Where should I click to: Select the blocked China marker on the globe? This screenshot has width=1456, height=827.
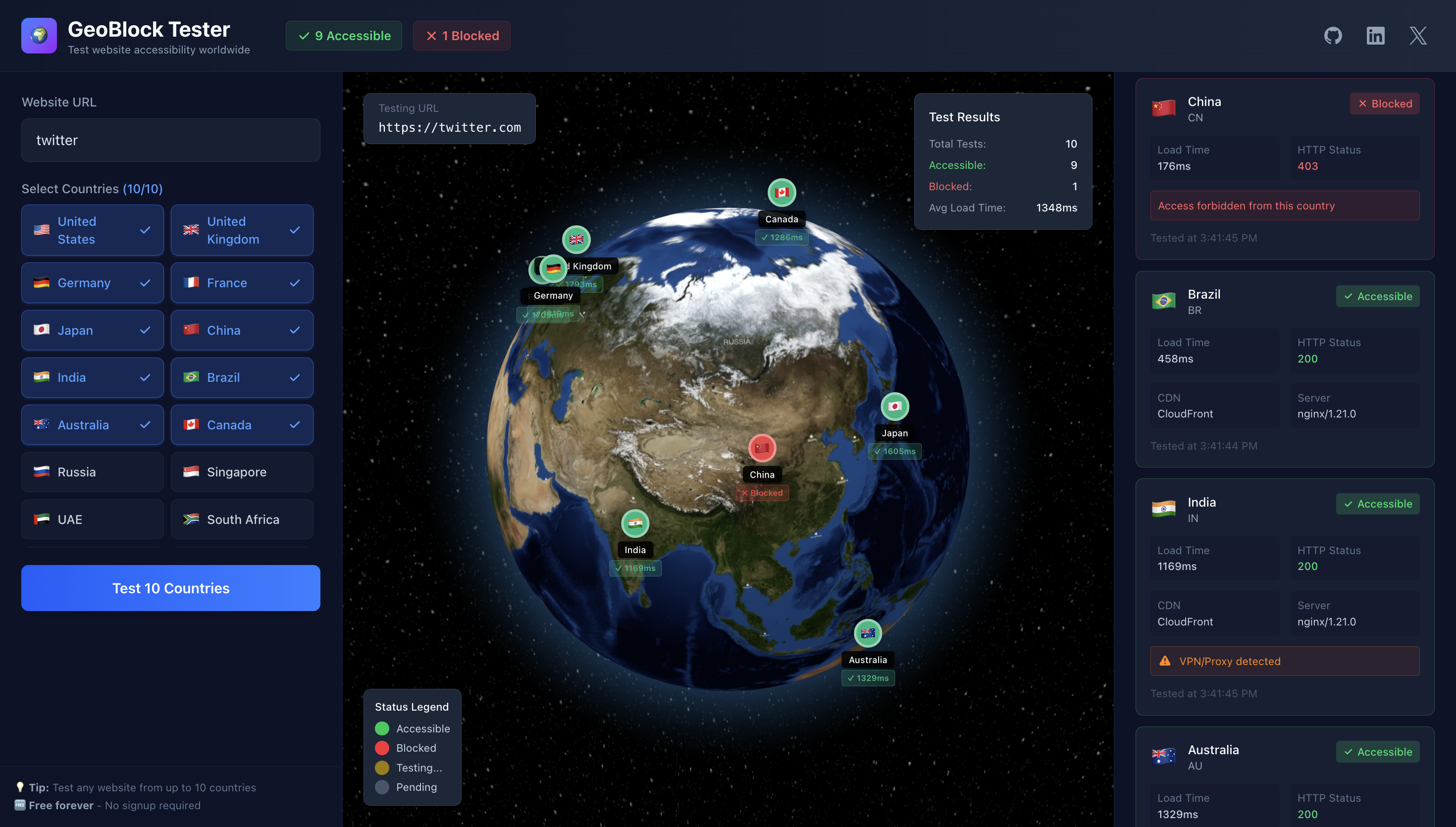click(762, 448)
